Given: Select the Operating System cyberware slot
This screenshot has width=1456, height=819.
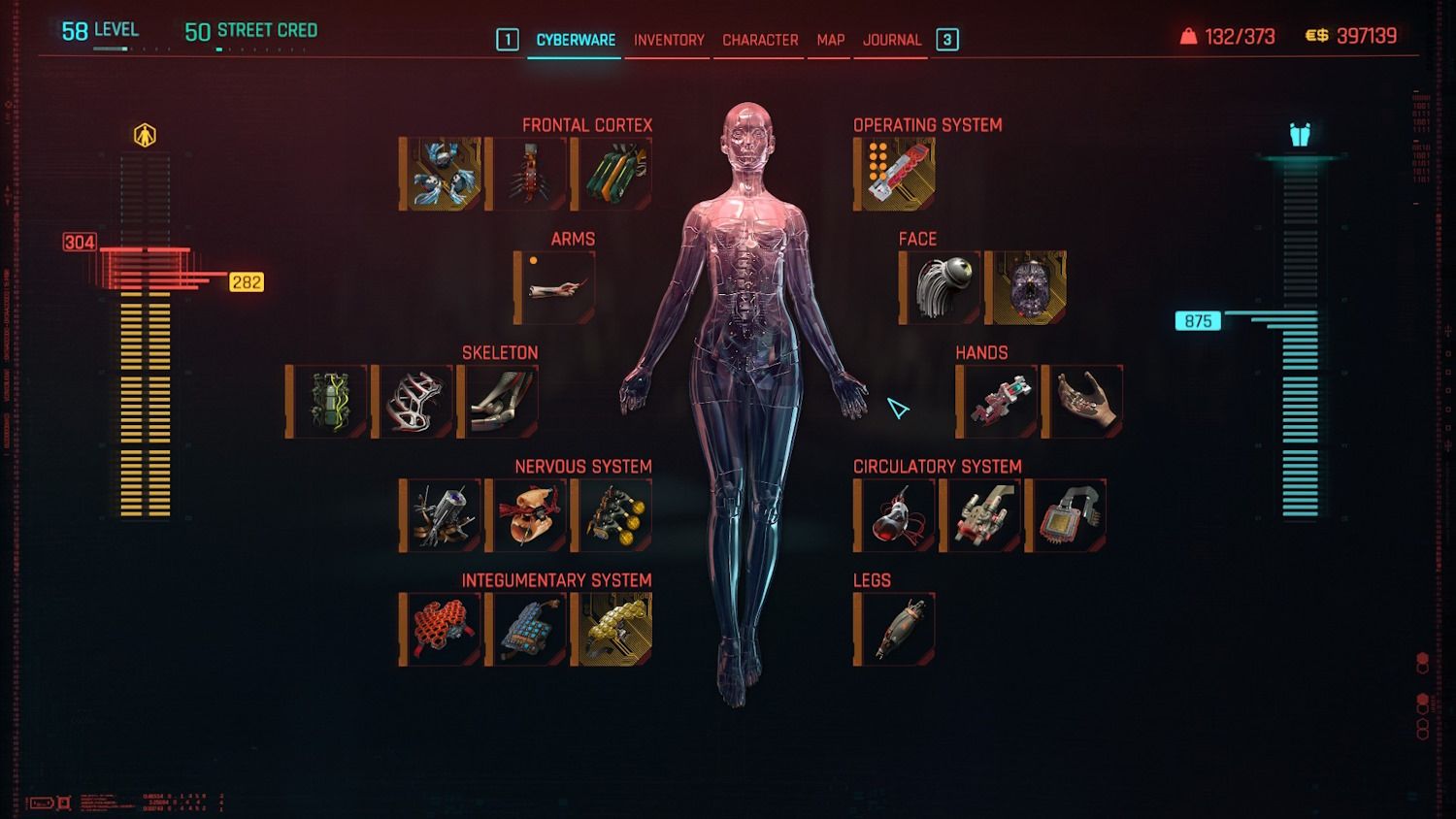Looking at the screenshot, I should [895, 174].
